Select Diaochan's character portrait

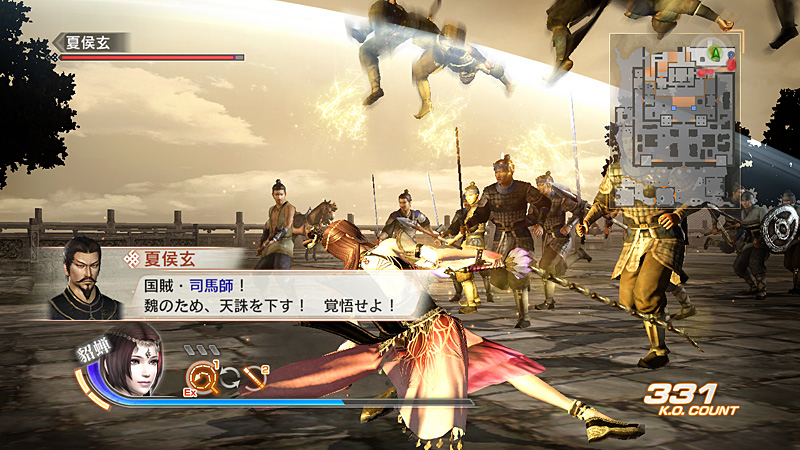[138, 361]
